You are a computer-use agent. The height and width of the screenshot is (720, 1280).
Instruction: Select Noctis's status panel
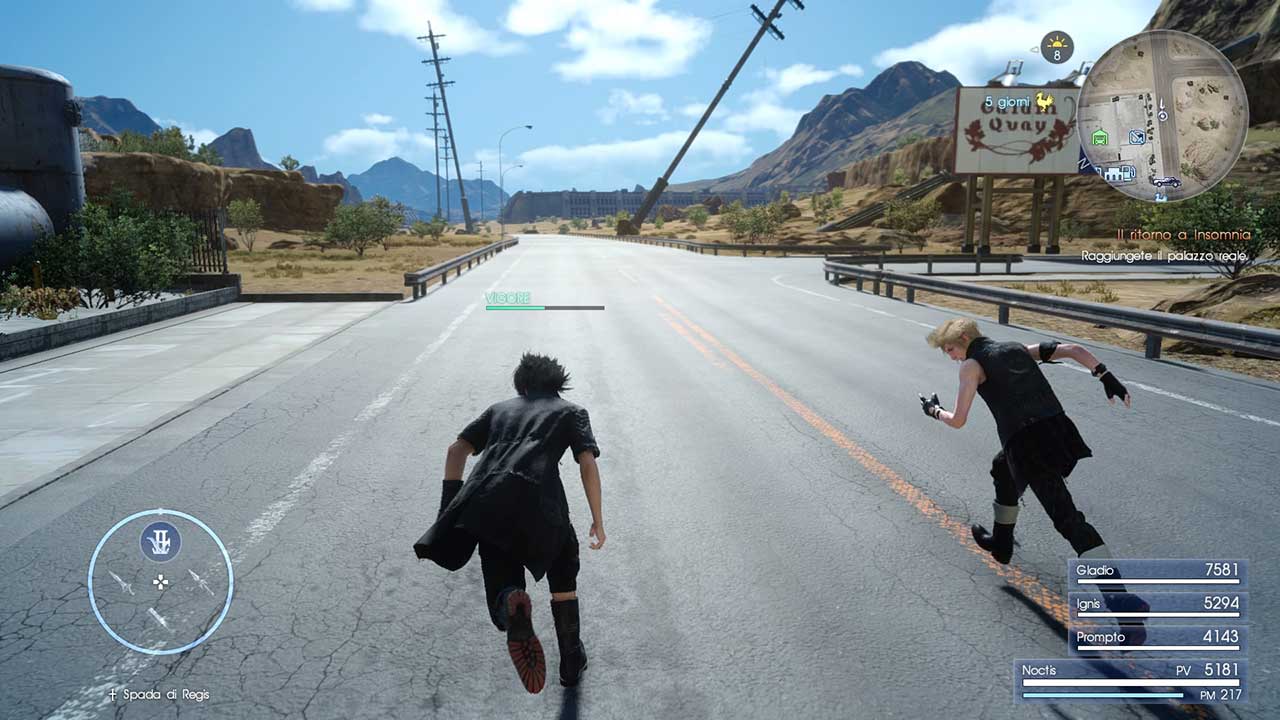[x=1130, y=680]
